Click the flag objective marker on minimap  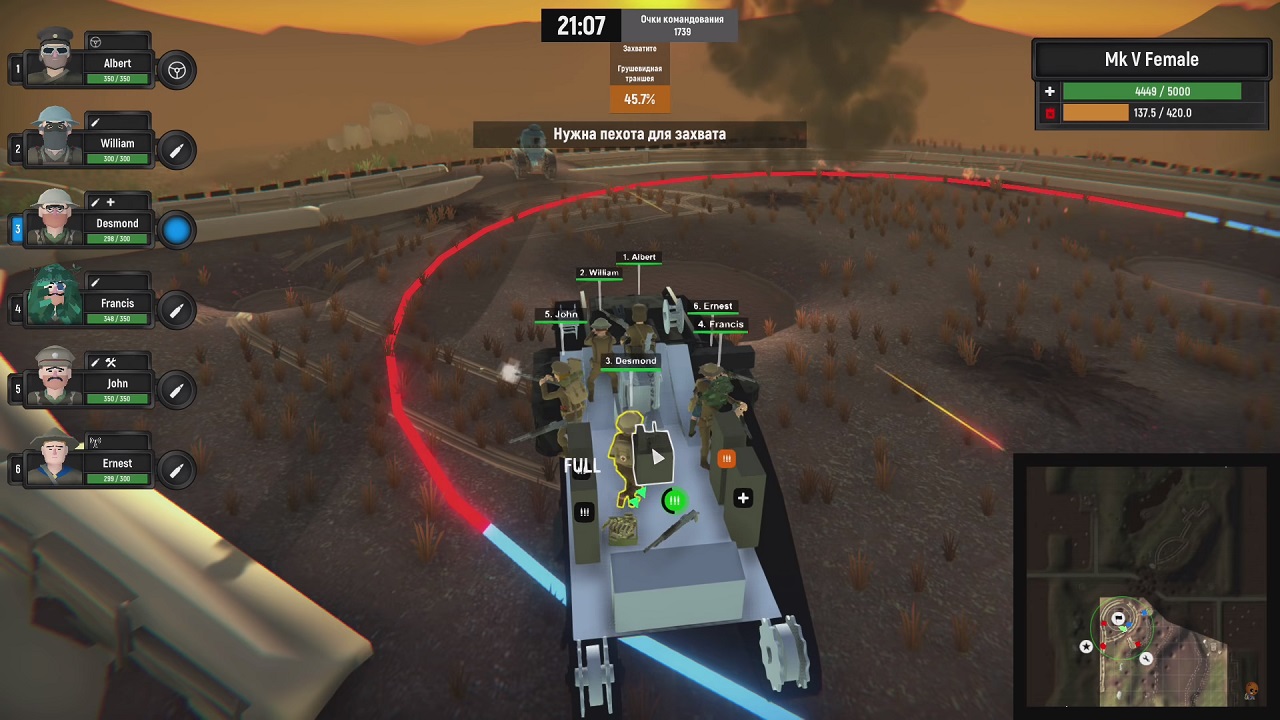click(1119, 619)
